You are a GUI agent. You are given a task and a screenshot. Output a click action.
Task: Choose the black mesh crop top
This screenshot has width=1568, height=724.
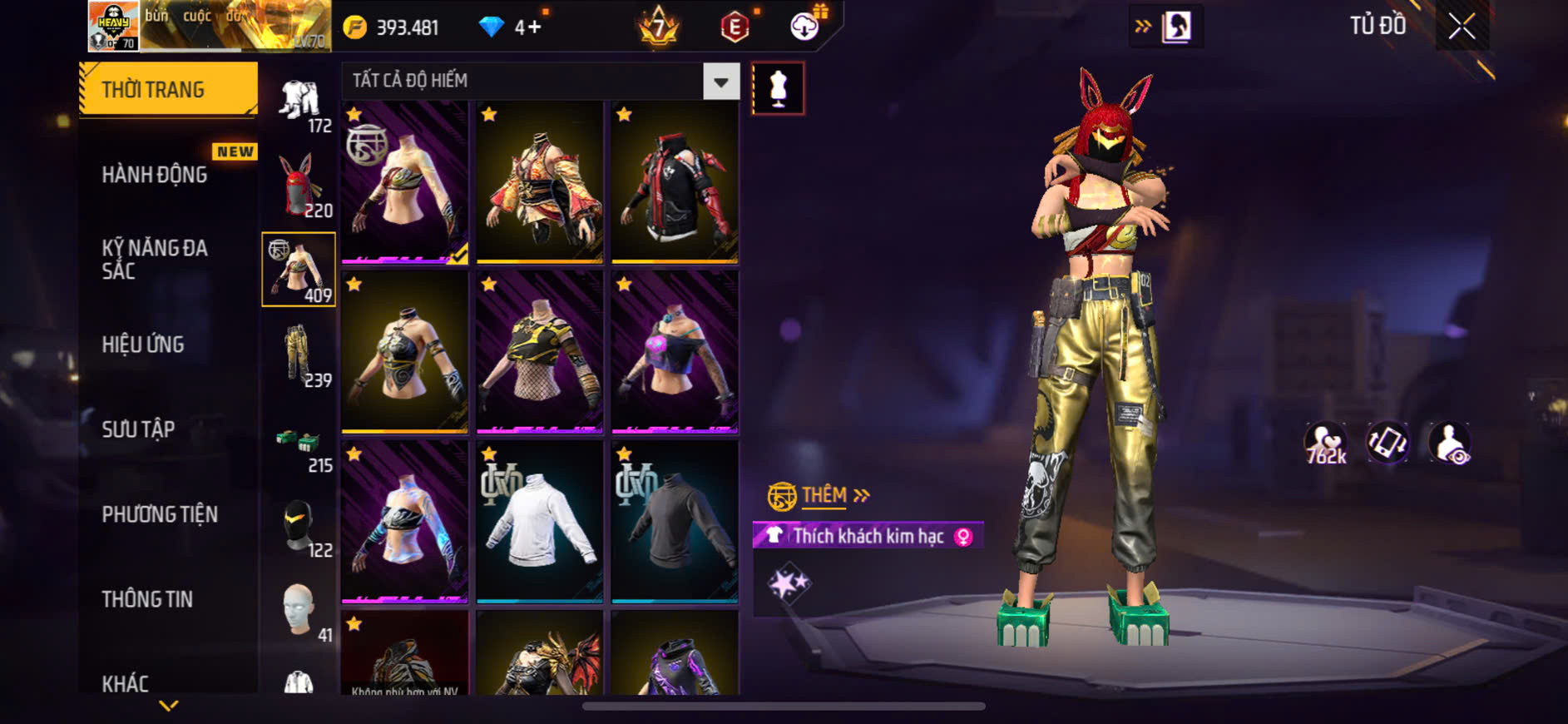tap(539, 352)
